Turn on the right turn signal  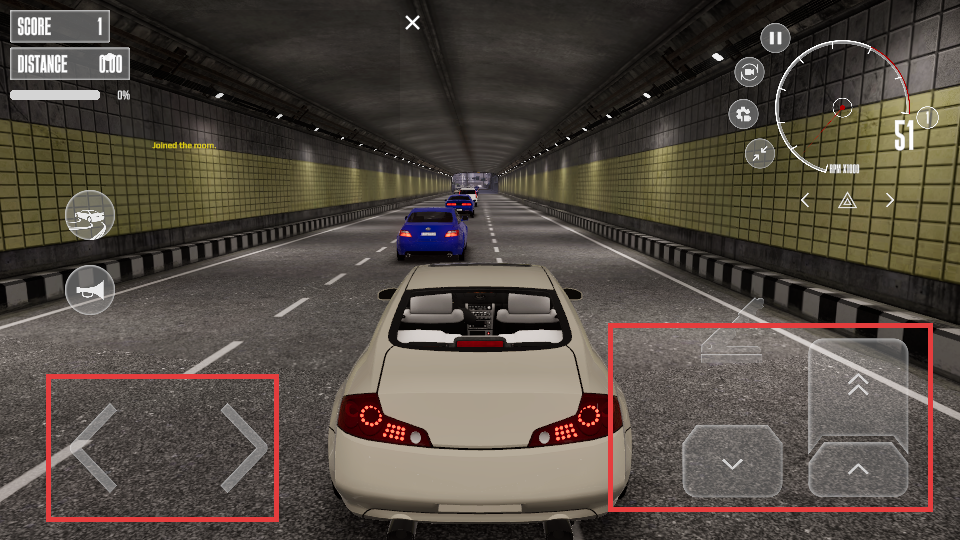click(889, 201)
